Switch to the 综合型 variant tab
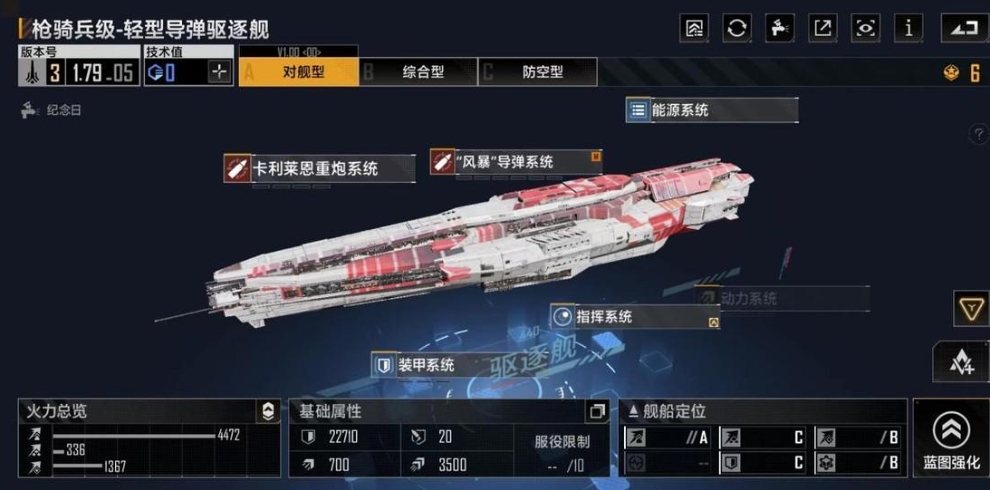This screenshot has width=990, height=490. [419, 72]
